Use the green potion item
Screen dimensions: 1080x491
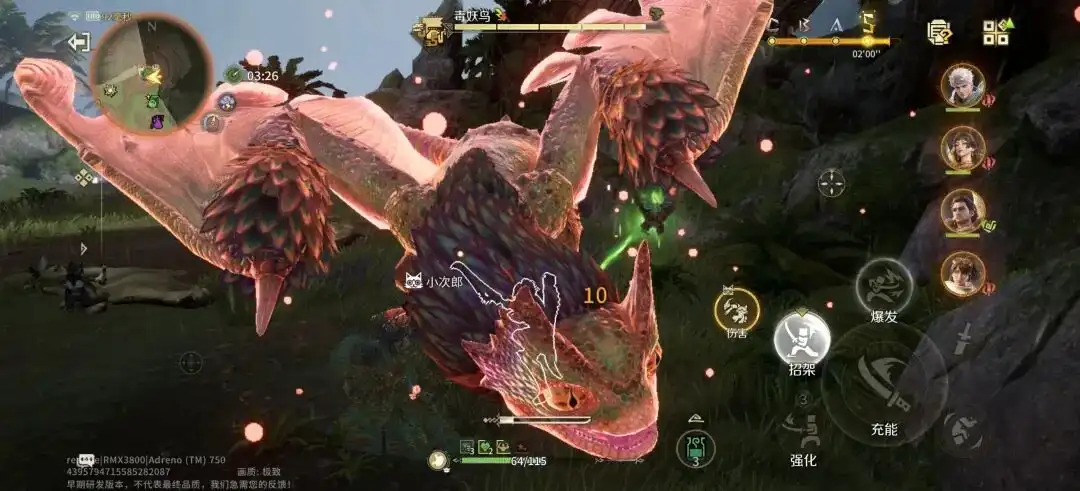pos(695,447)
